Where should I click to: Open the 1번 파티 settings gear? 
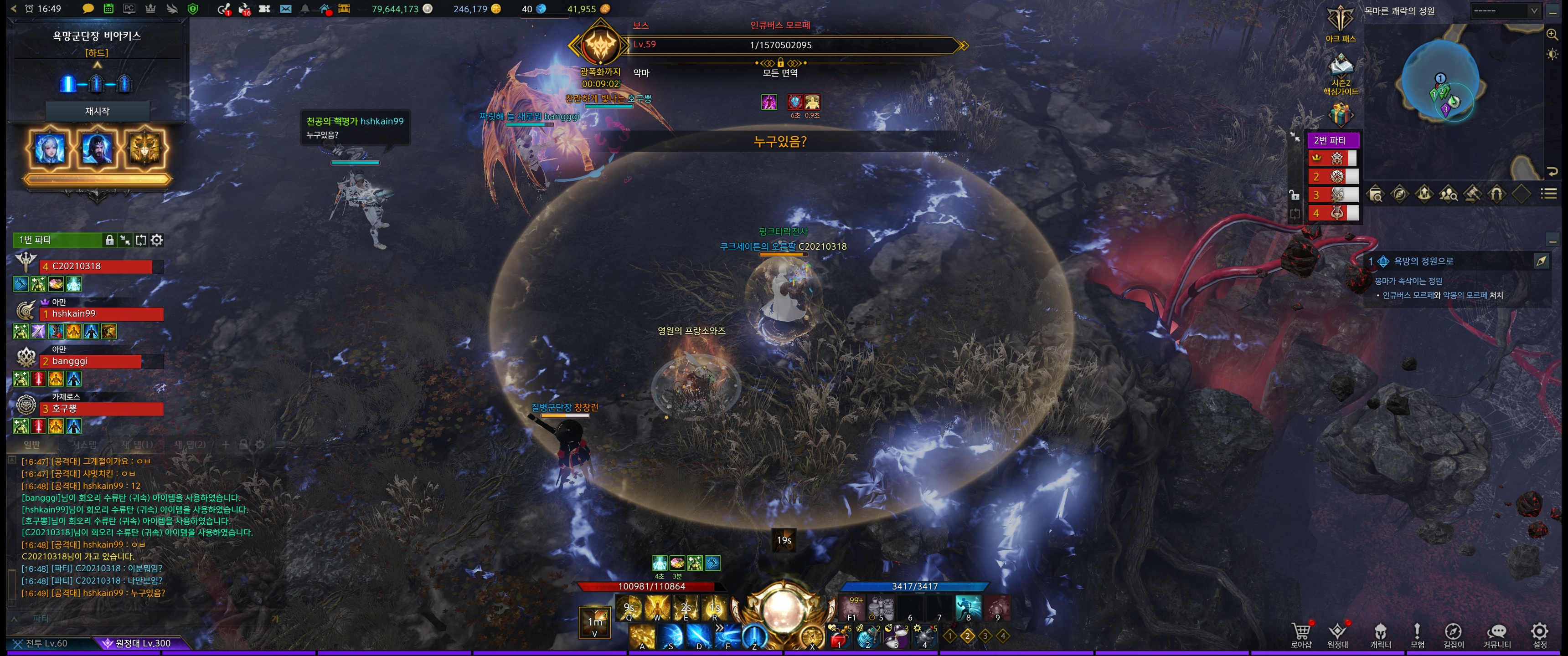[157, 241]
